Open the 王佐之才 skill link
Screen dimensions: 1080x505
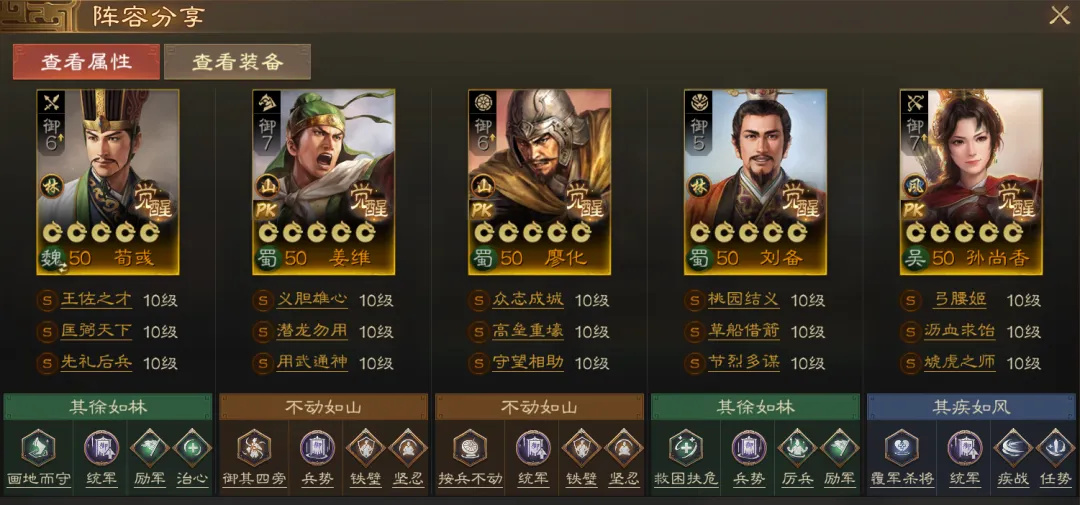[96, 300]
